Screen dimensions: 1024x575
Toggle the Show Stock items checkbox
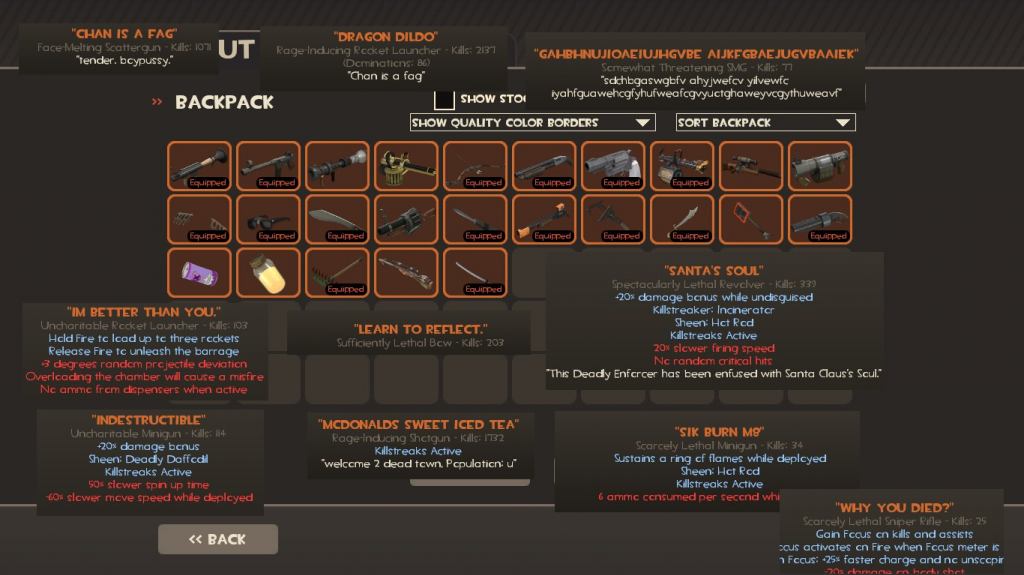click(x=445, y=99)
